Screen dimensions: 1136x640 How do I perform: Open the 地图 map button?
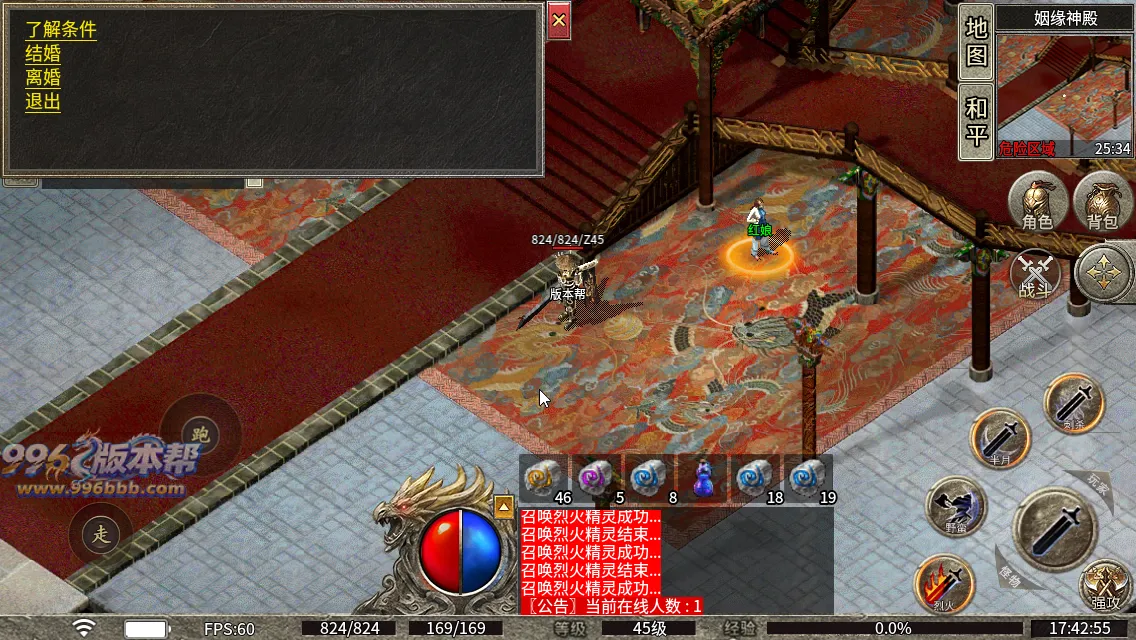pos(976,42)
